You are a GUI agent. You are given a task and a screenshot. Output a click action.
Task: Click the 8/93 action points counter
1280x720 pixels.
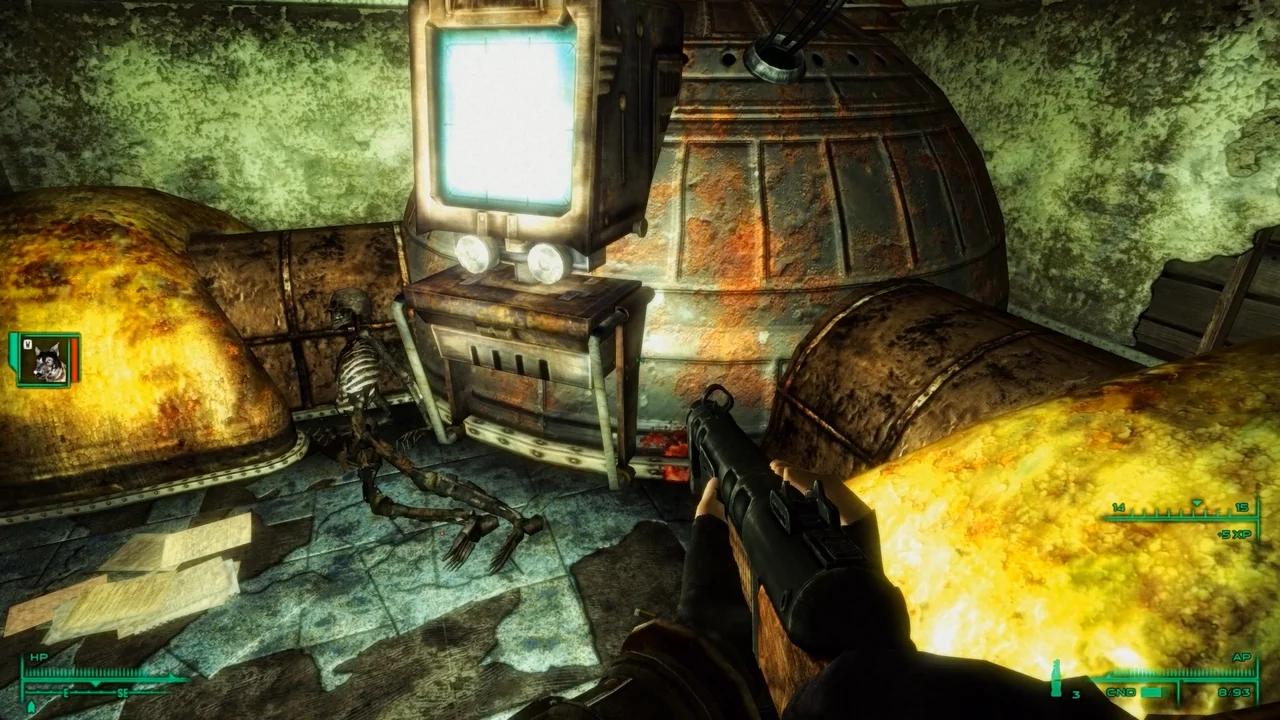[x=1233, y=691]
